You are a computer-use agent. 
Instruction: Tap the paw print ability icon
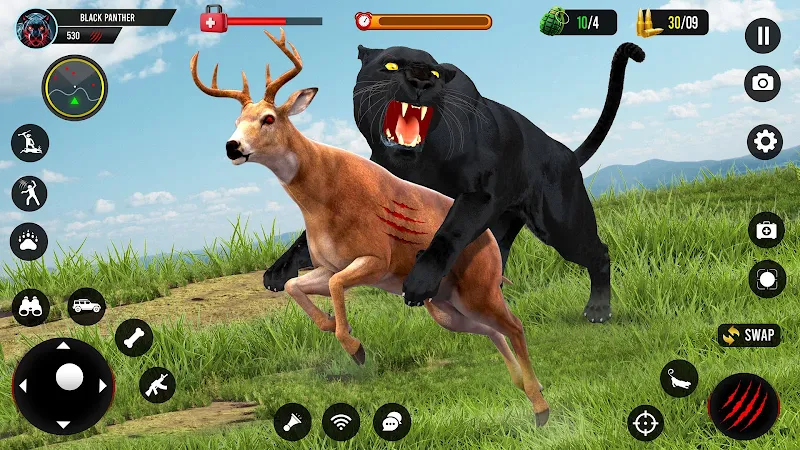tap(30, 241)
